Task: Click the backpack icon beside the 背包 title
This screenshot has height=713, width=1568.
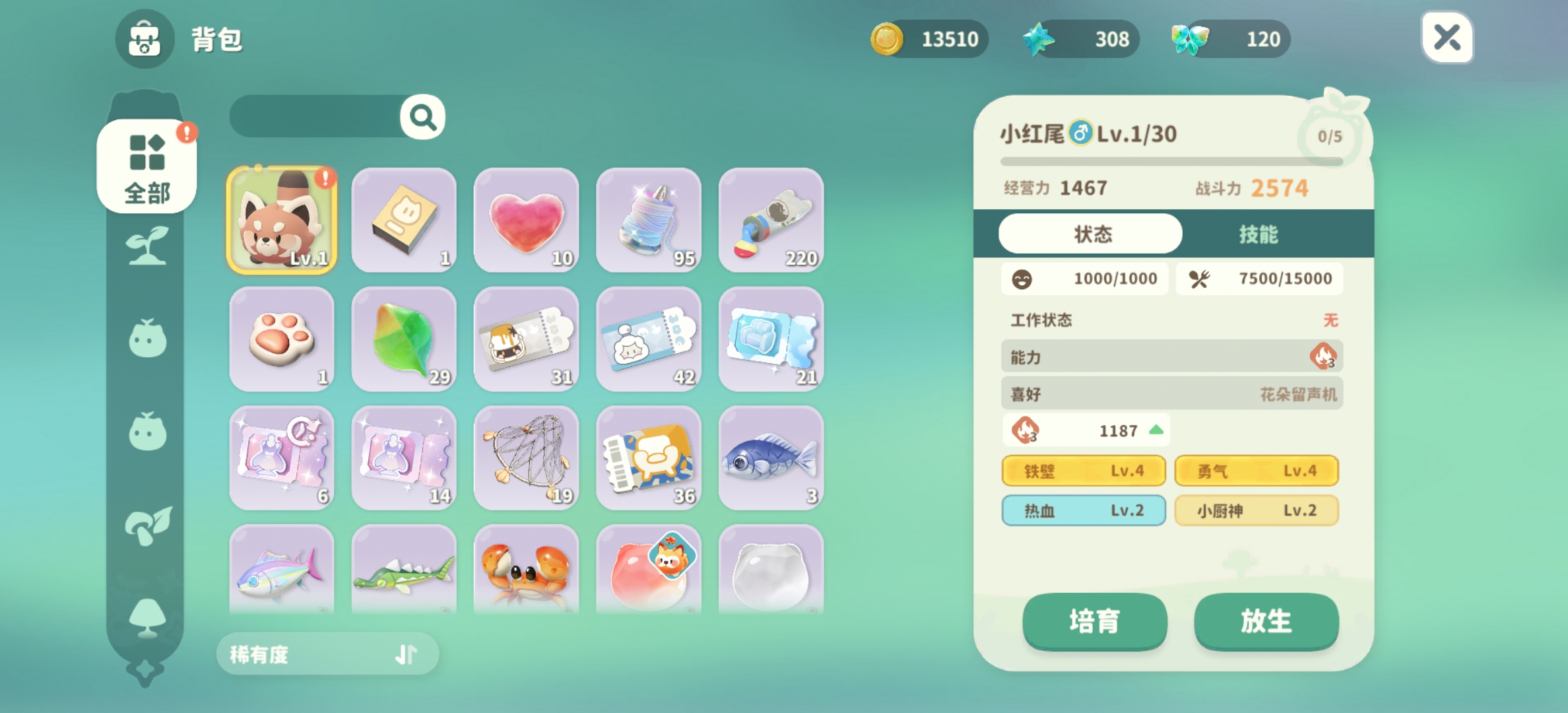Action: [144, 40]
